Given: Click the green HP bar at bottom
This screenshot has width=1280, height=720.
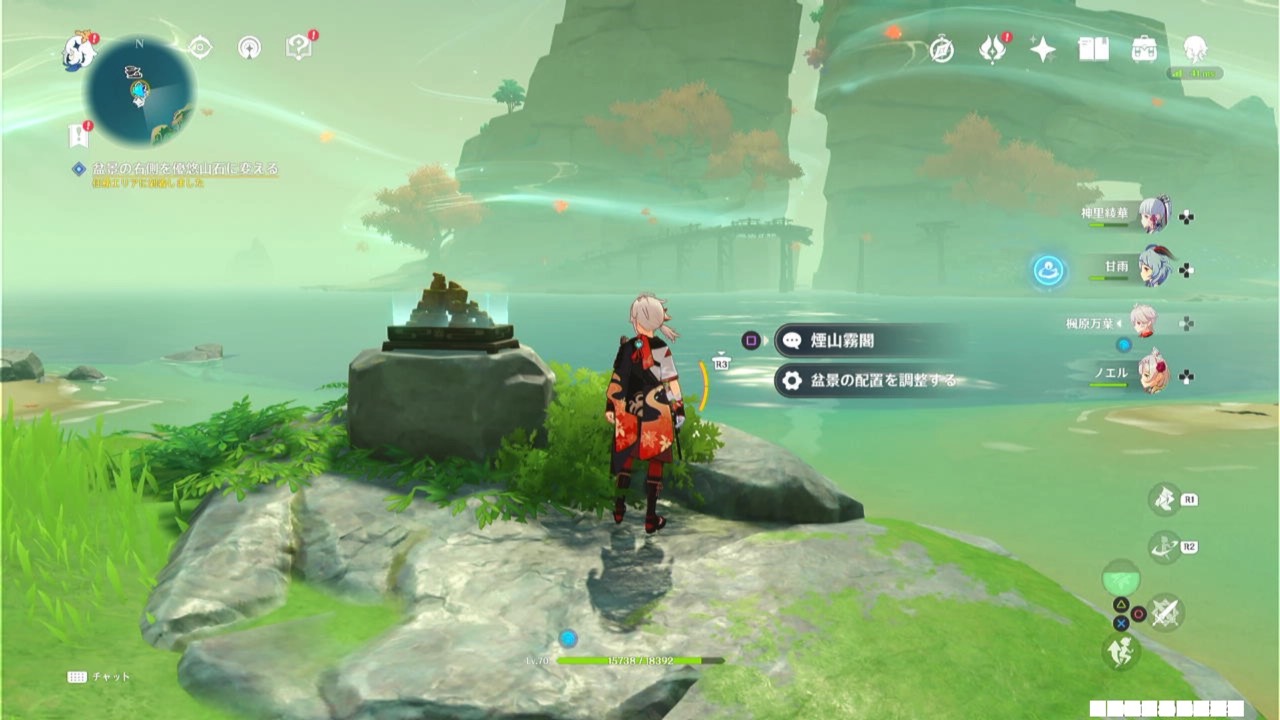Looking at the screenshot, I should pos(640,663).
